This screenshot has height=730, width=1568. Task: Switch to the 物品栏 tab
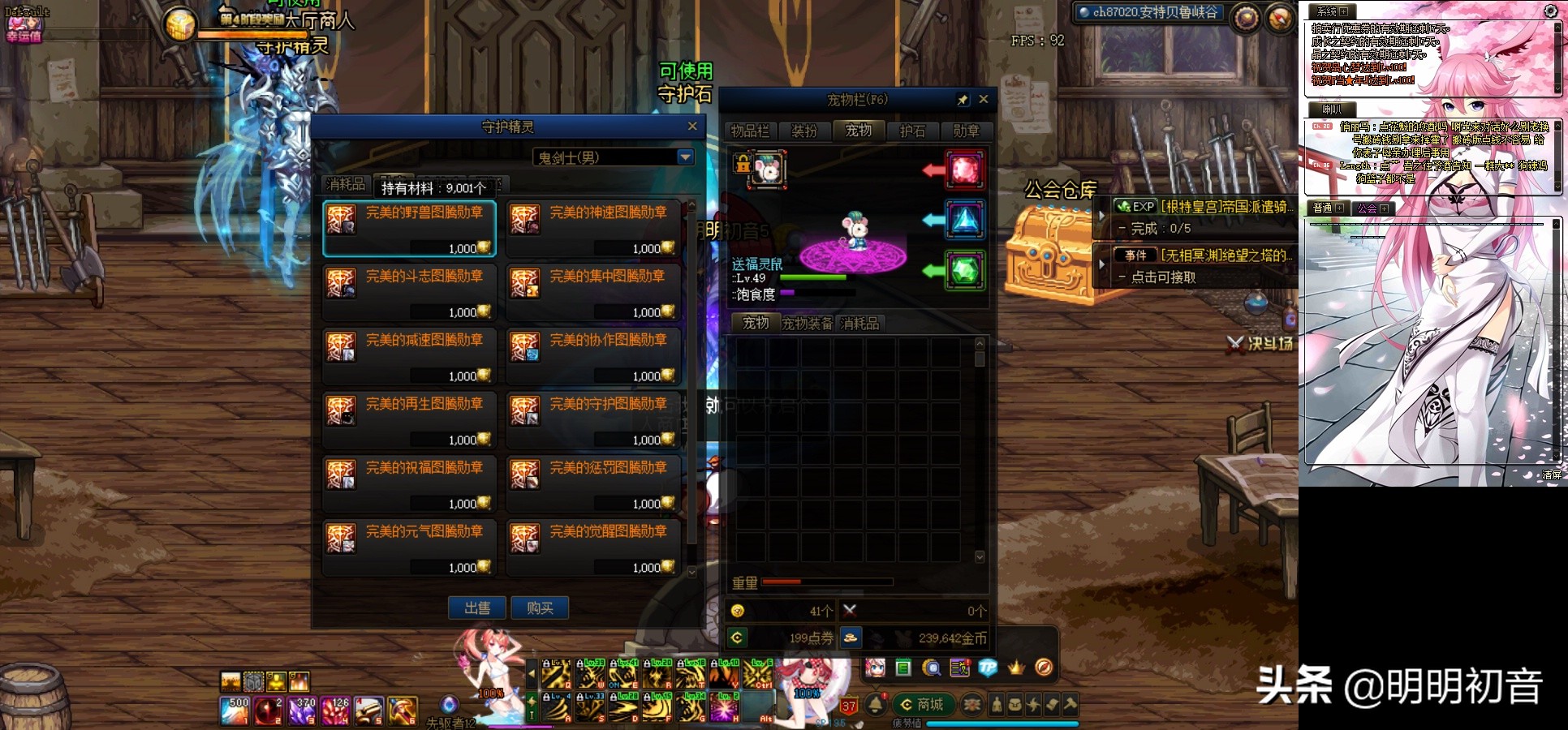point(750,131)
